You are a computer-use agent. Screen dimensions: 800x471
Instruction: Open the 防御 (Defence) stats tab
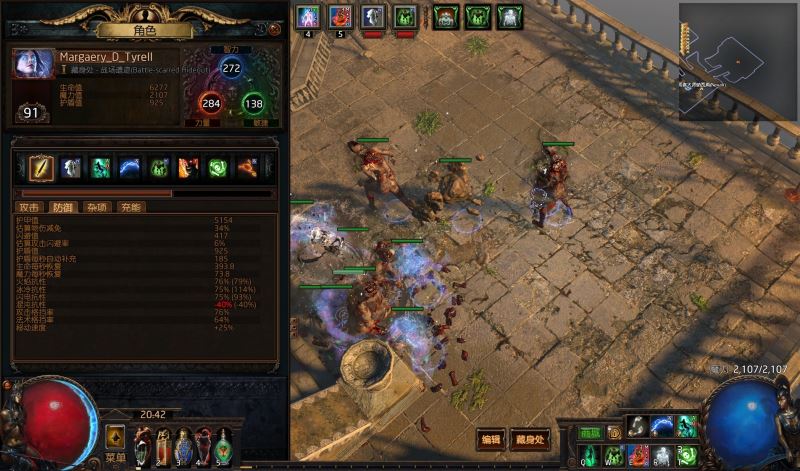coord(62,207)
